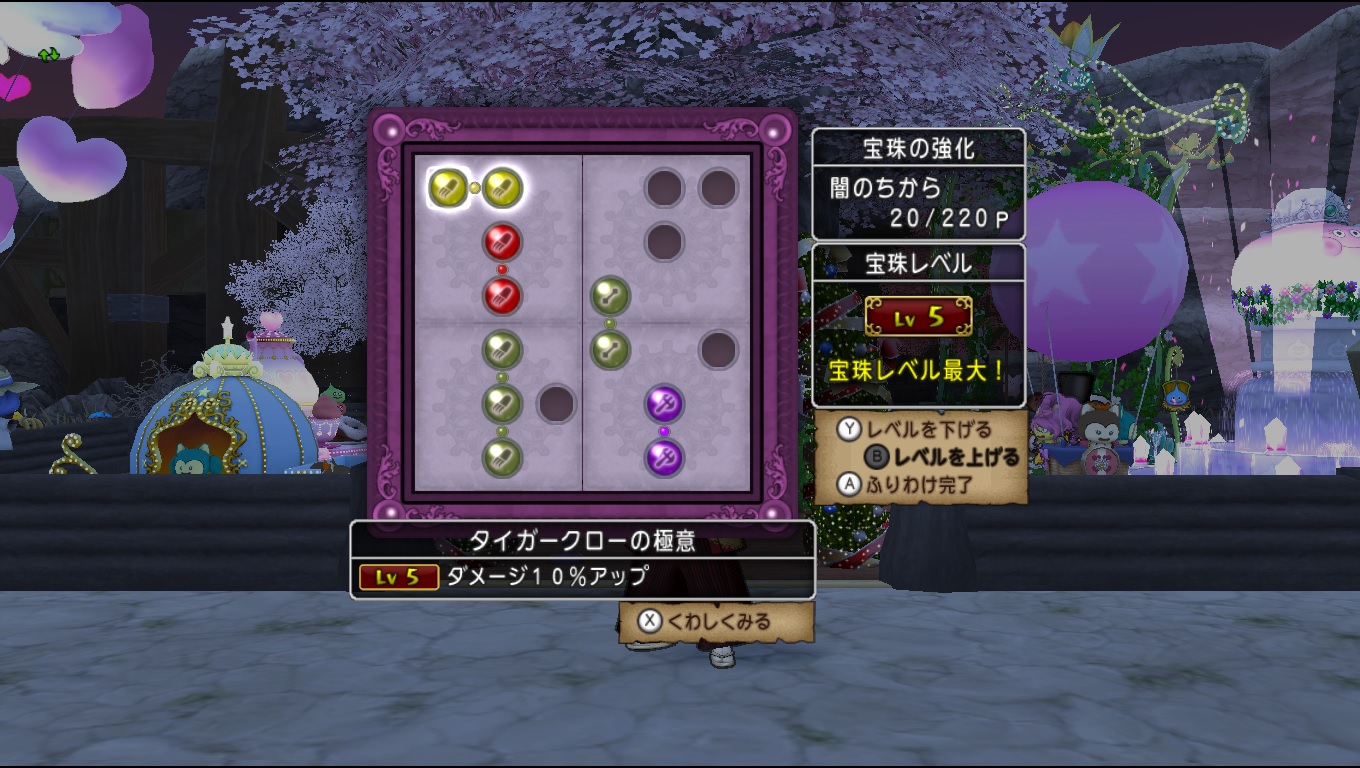This screenshot has width=1360, height=768.
Task: Select the 宝珠の強化 panel header
Action: point(919,146)
